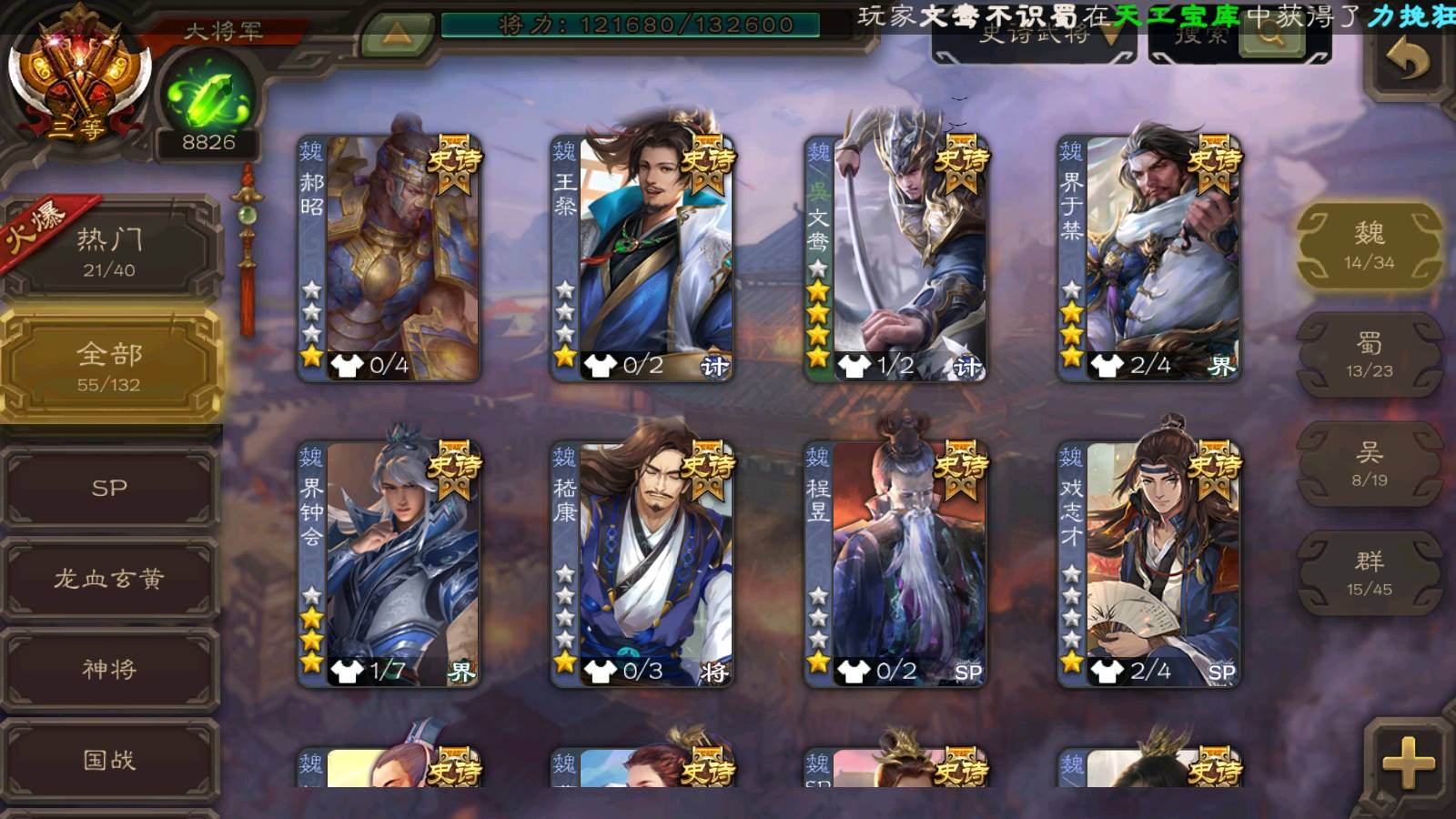The height and width of the screenshot is (819, 1456).
Task: Show the 吴 faction generals
Action: 1369,464
